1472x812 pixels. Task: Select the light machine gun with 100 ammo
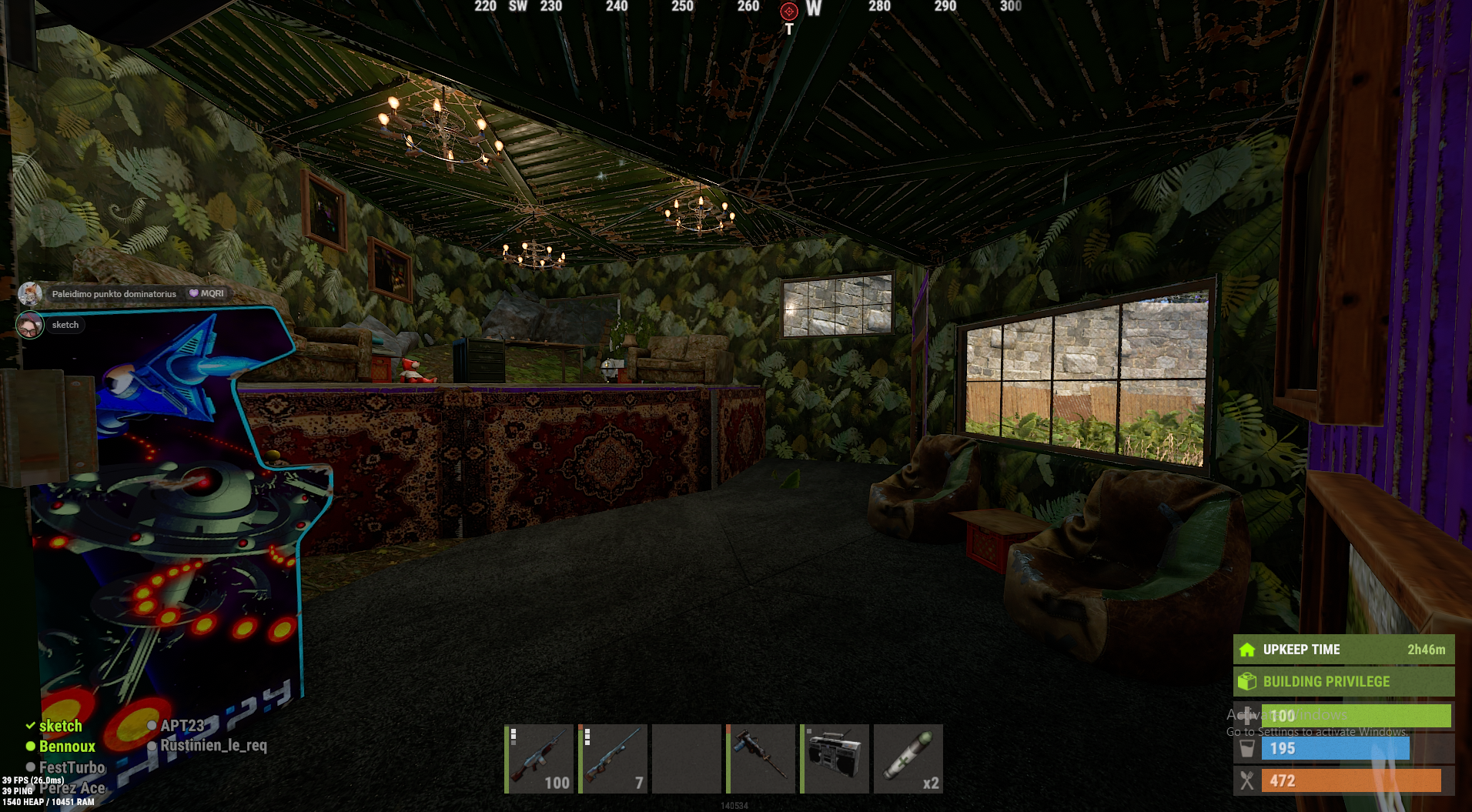538,758
